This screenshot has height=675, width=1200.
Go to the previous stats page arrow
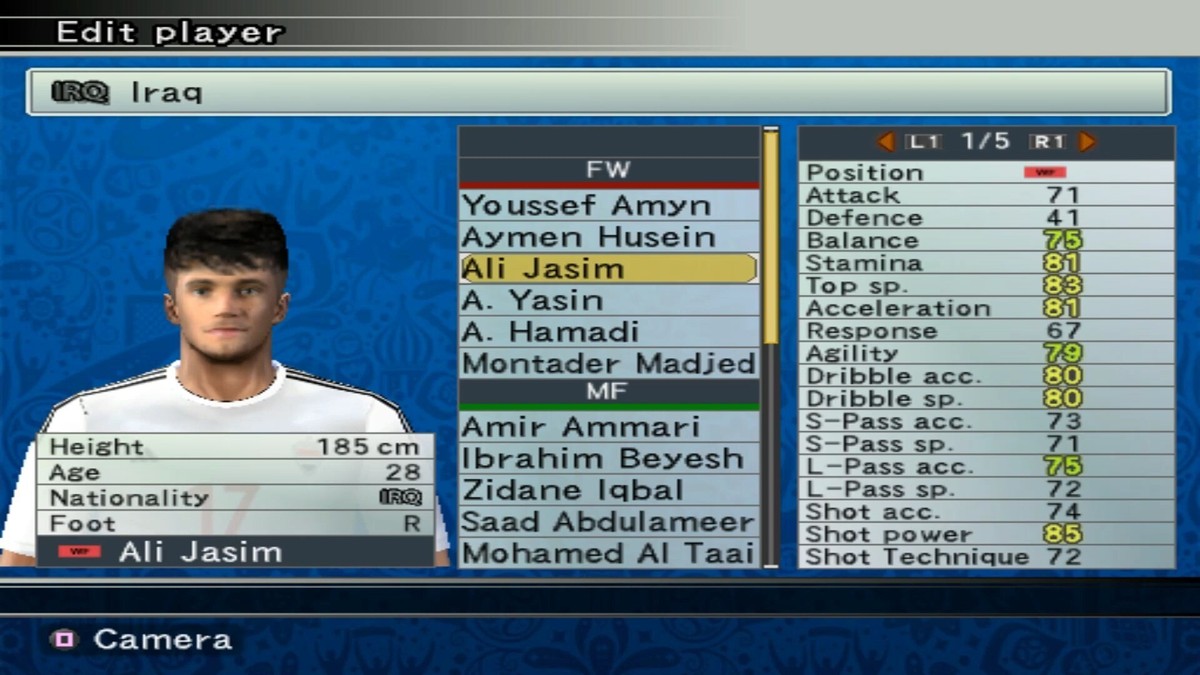coord(885,142)
